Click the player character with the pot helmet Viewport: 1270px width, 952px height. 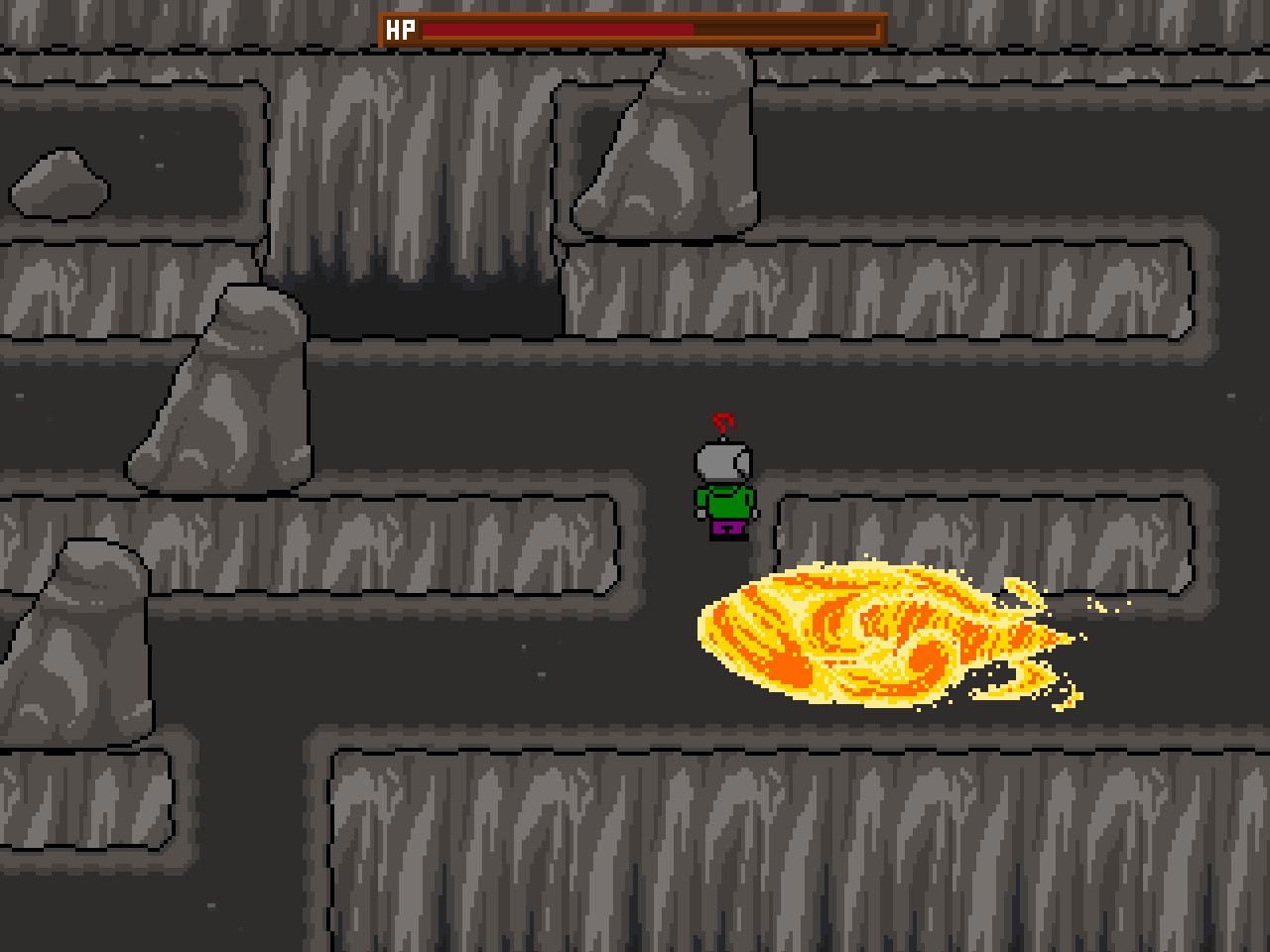tap(723, 486)
